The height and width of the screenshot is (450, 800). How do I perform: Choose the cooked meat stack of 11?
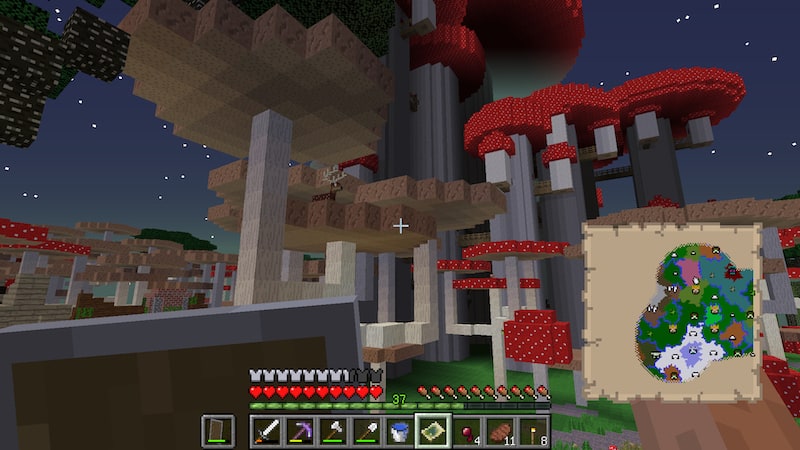point(499,432)
